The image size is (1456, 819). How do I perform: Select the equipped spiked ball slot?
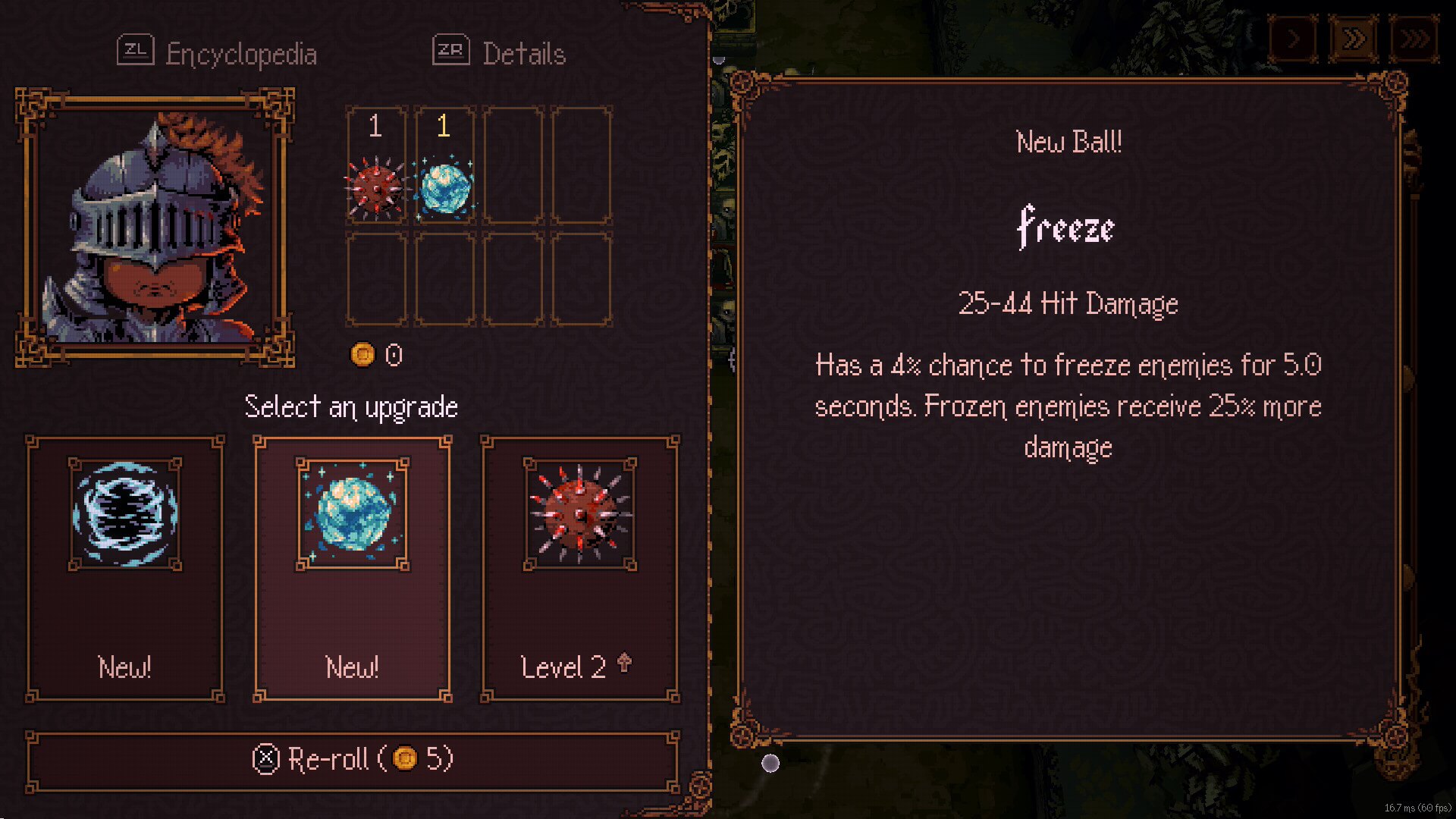(x=376, y=166)
